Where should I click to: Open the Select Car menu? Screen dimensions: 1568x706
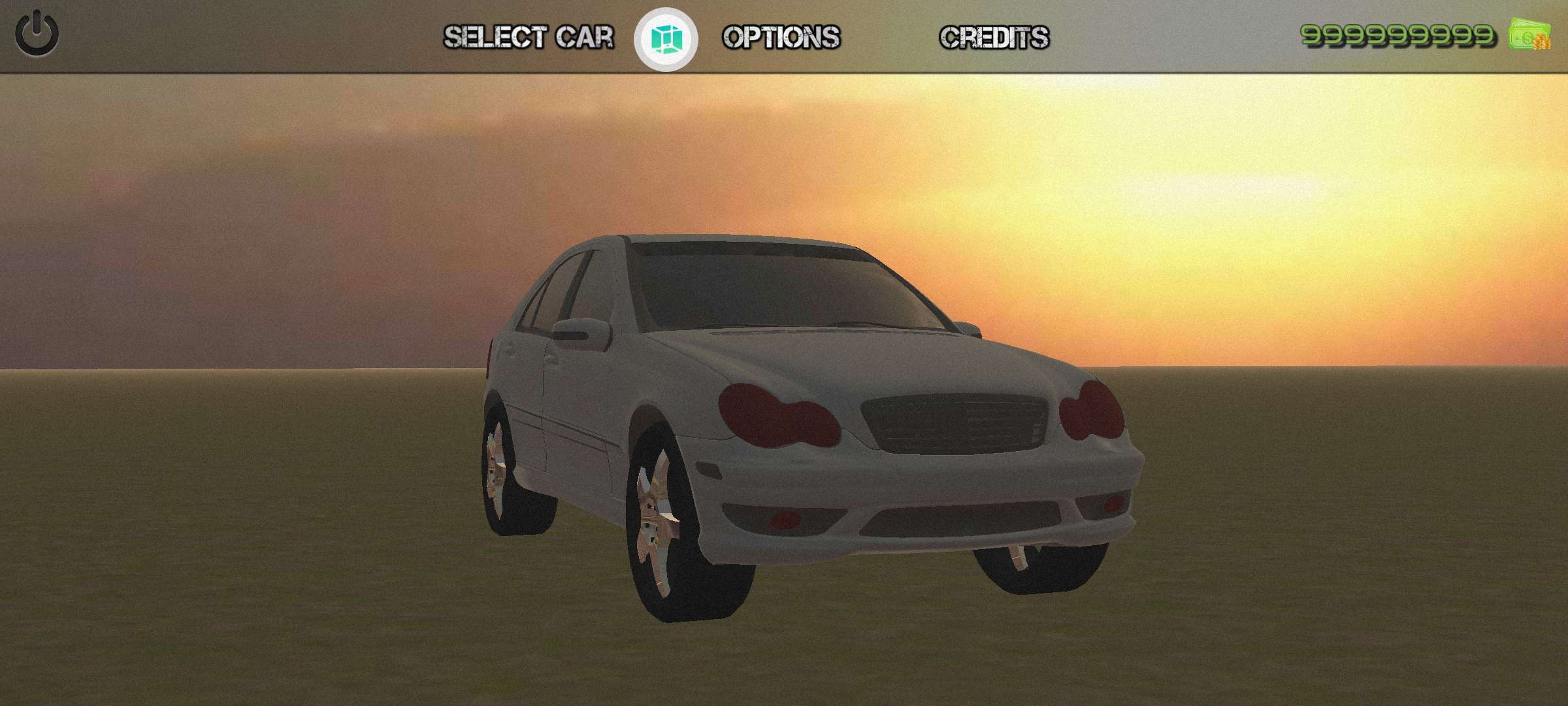[x=529, y=37]
